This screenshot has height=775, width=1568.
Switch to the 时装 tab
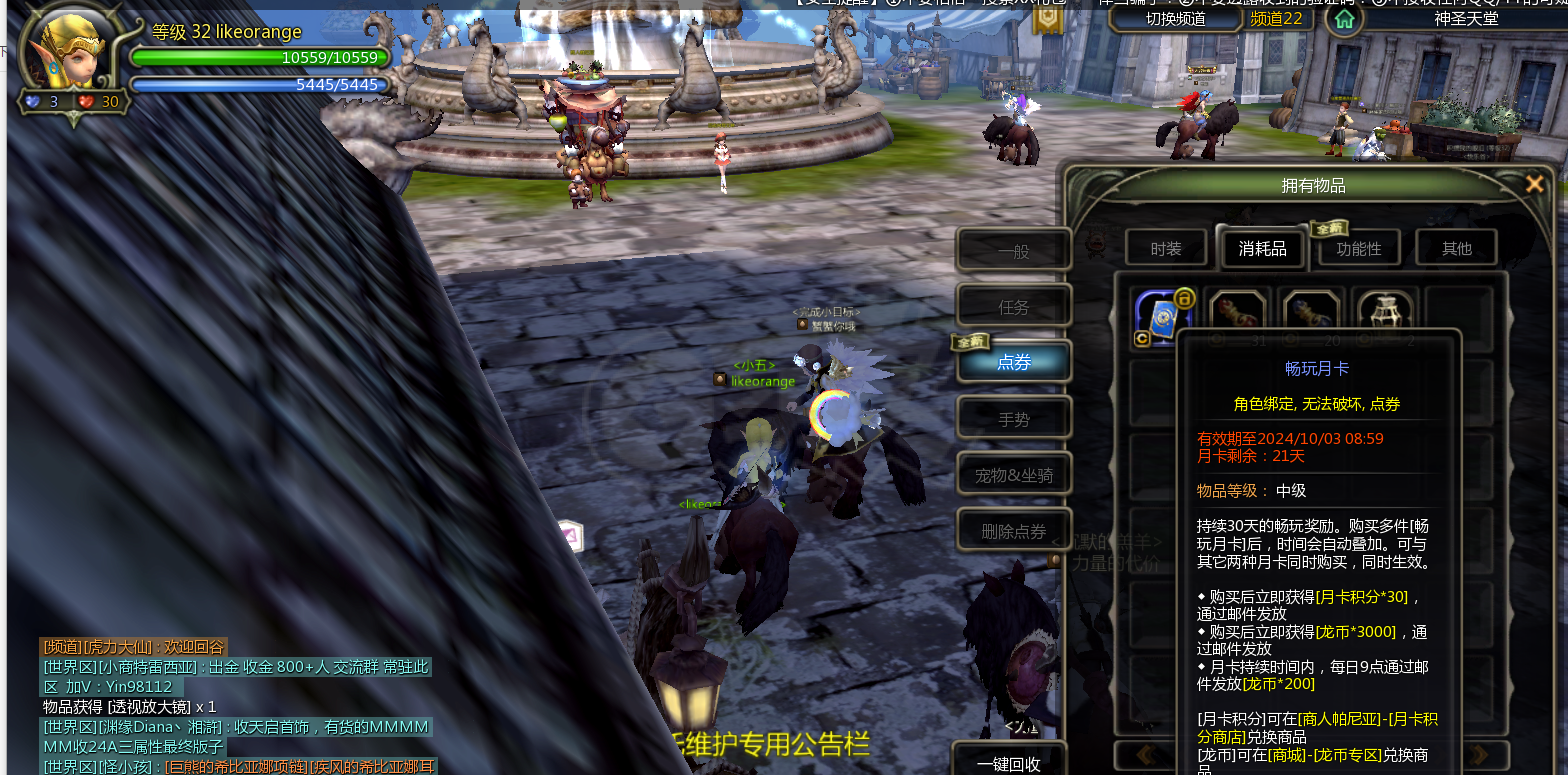[x=1166, y=248]
